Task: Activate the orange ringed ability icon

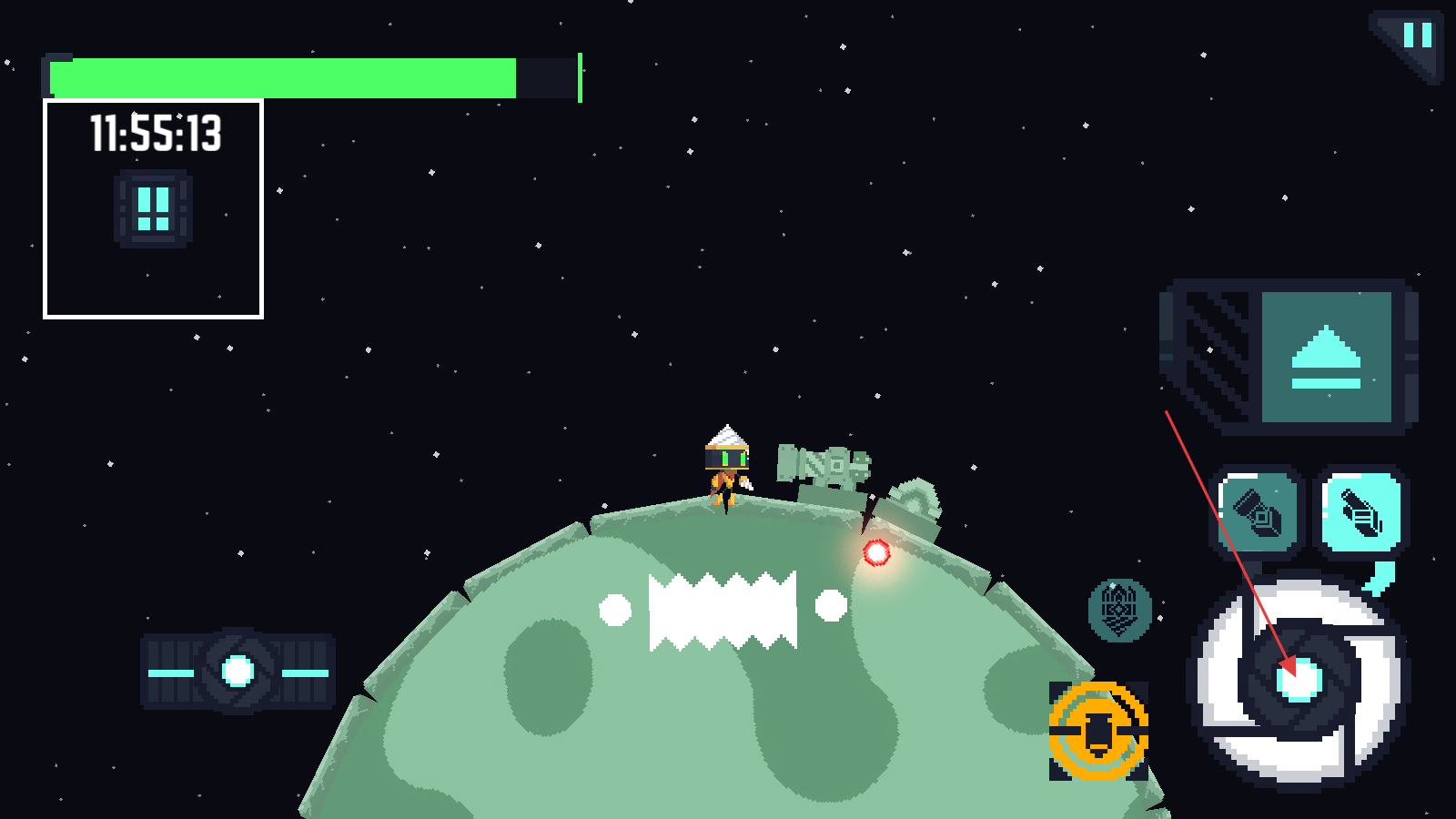Action: coord(1098,731)
